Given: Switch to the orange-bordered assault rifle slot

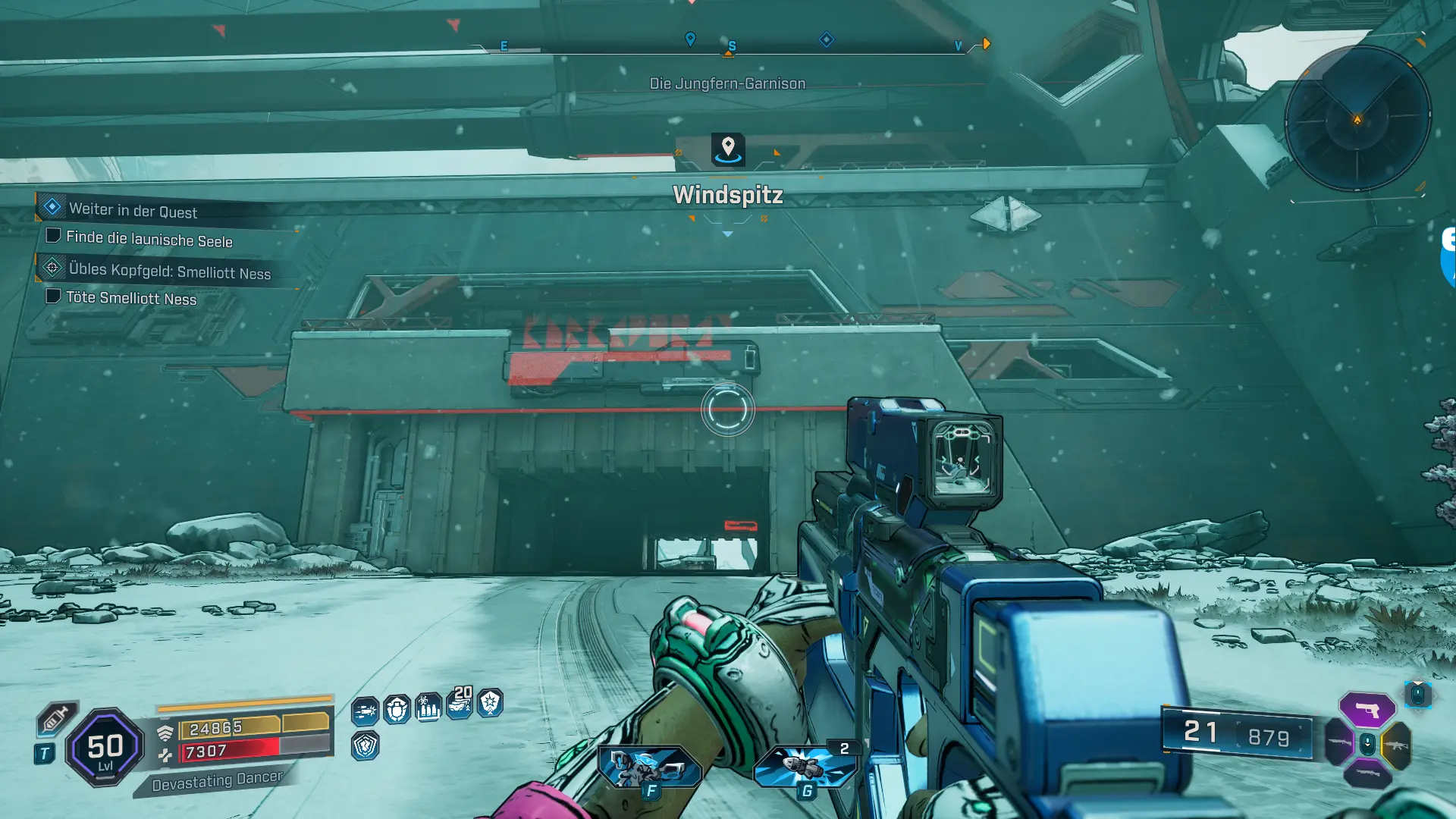Looking at the screenshot, I should pos(1396,745).
